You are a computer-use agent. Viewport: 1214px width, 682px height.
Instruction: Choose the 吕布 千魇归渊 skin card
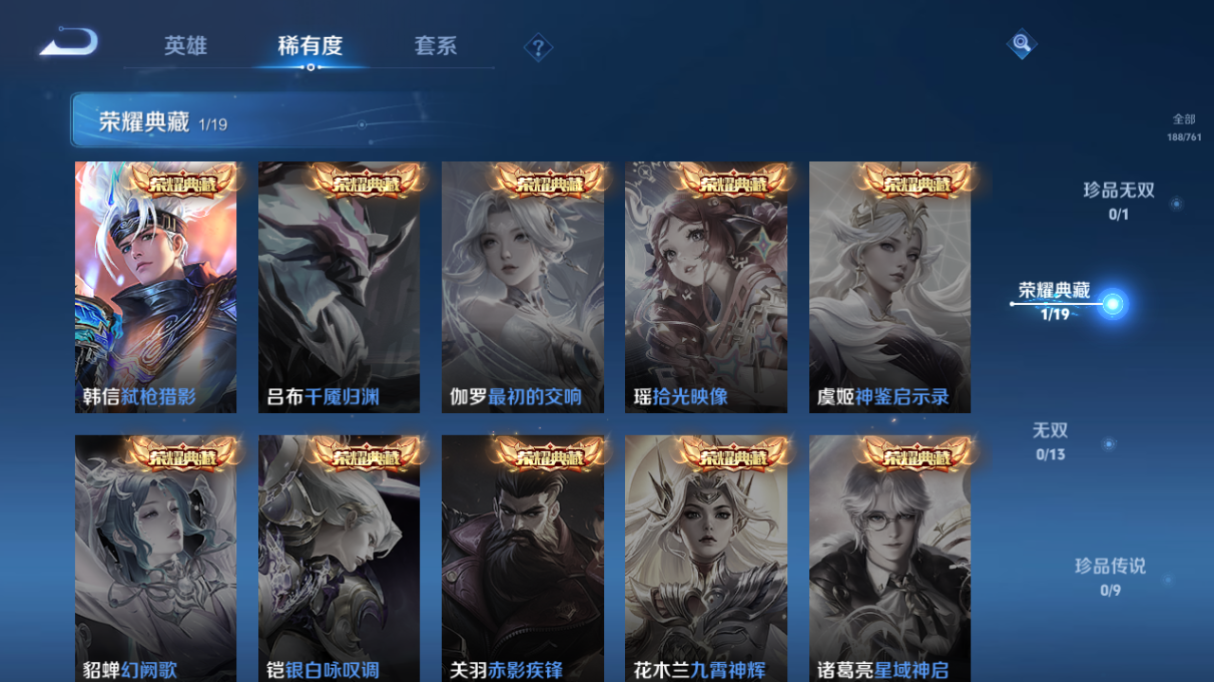point(339,287)
